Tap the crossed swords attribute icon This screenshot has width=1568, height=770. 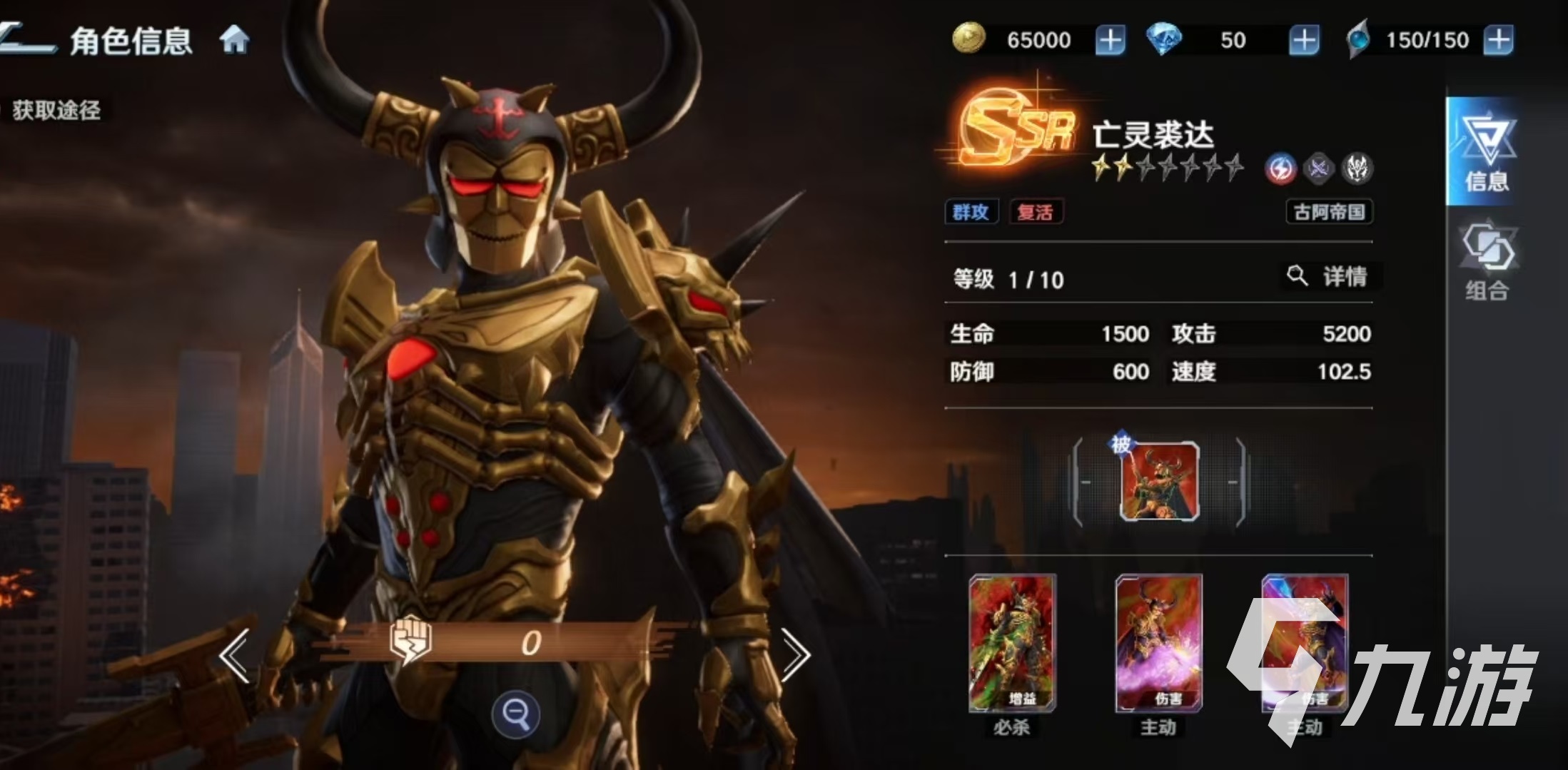[x=1318, y=169]
